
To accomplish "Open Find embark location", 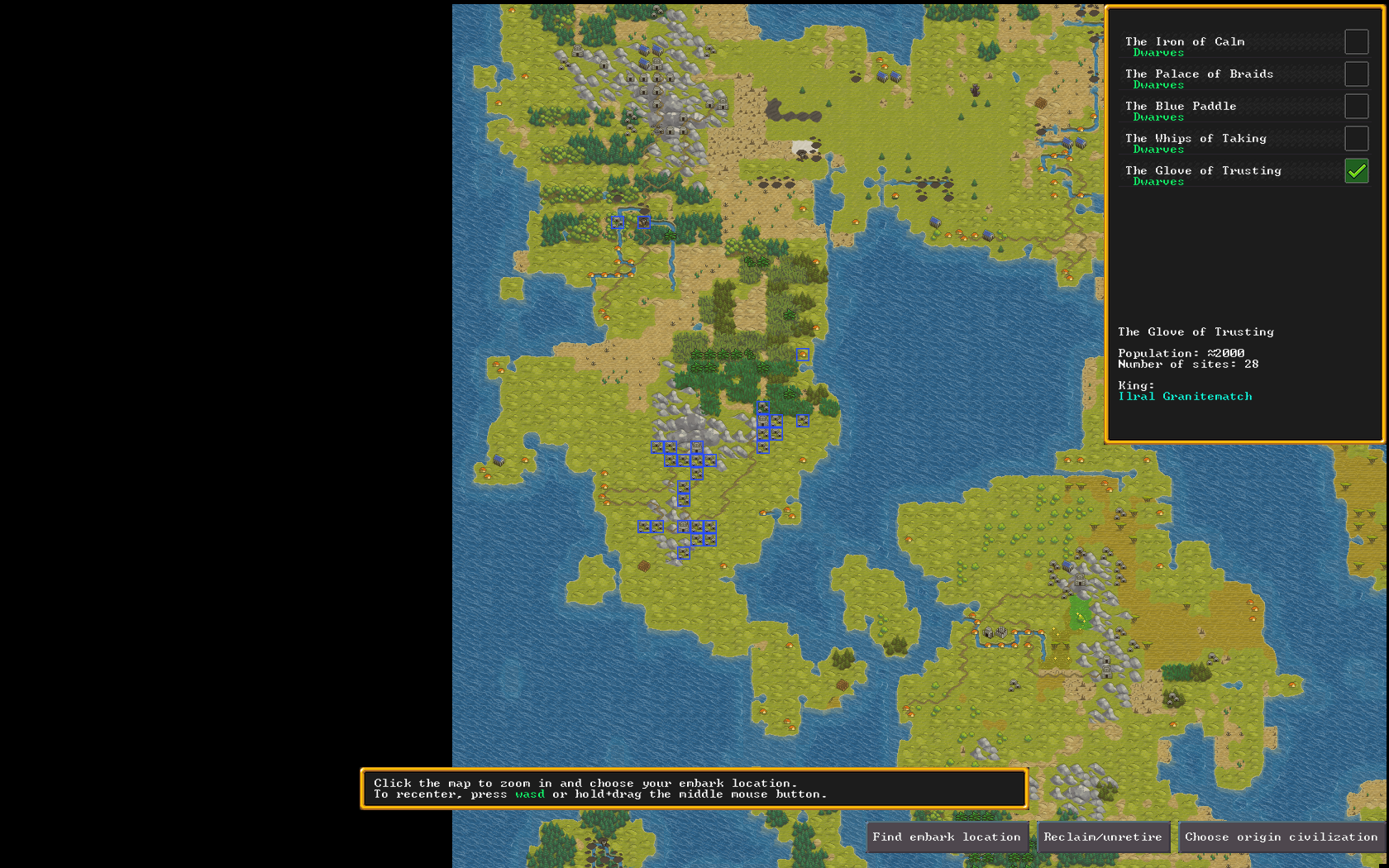I will (947, 837).
